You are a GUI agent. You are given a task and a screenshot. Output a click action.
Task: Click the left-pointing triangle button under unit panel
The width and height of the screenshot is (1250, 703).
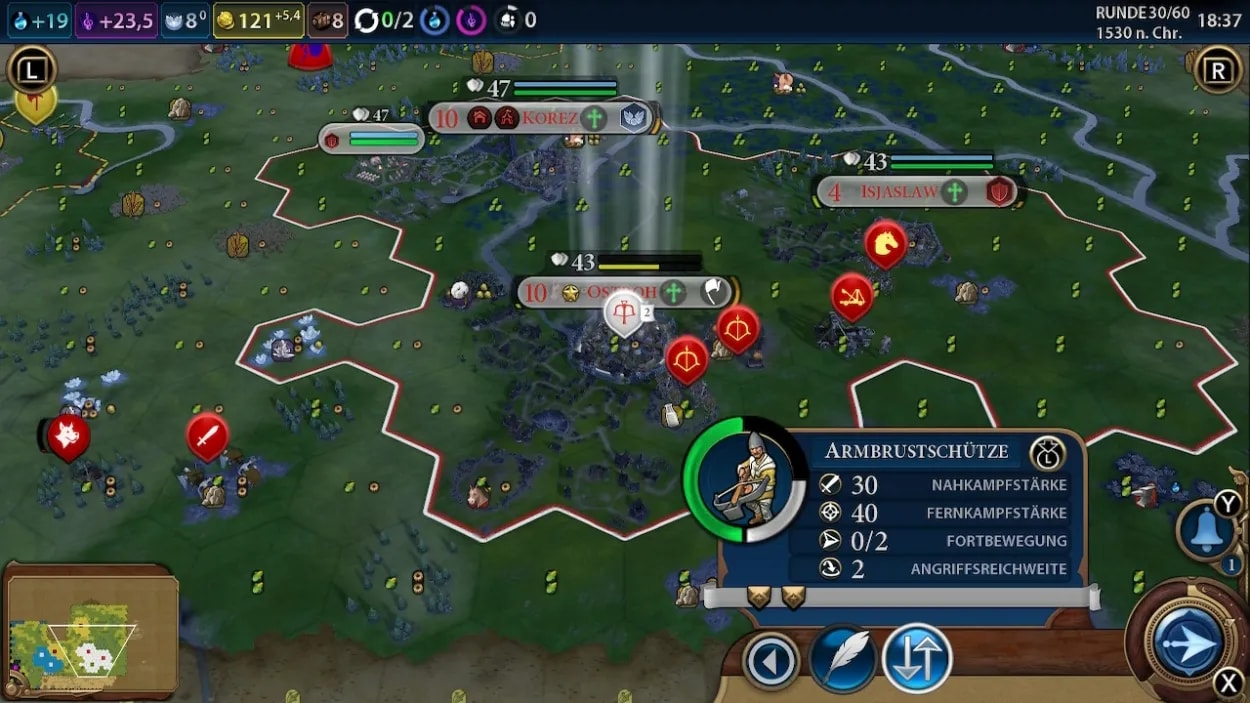pos(771,661)
